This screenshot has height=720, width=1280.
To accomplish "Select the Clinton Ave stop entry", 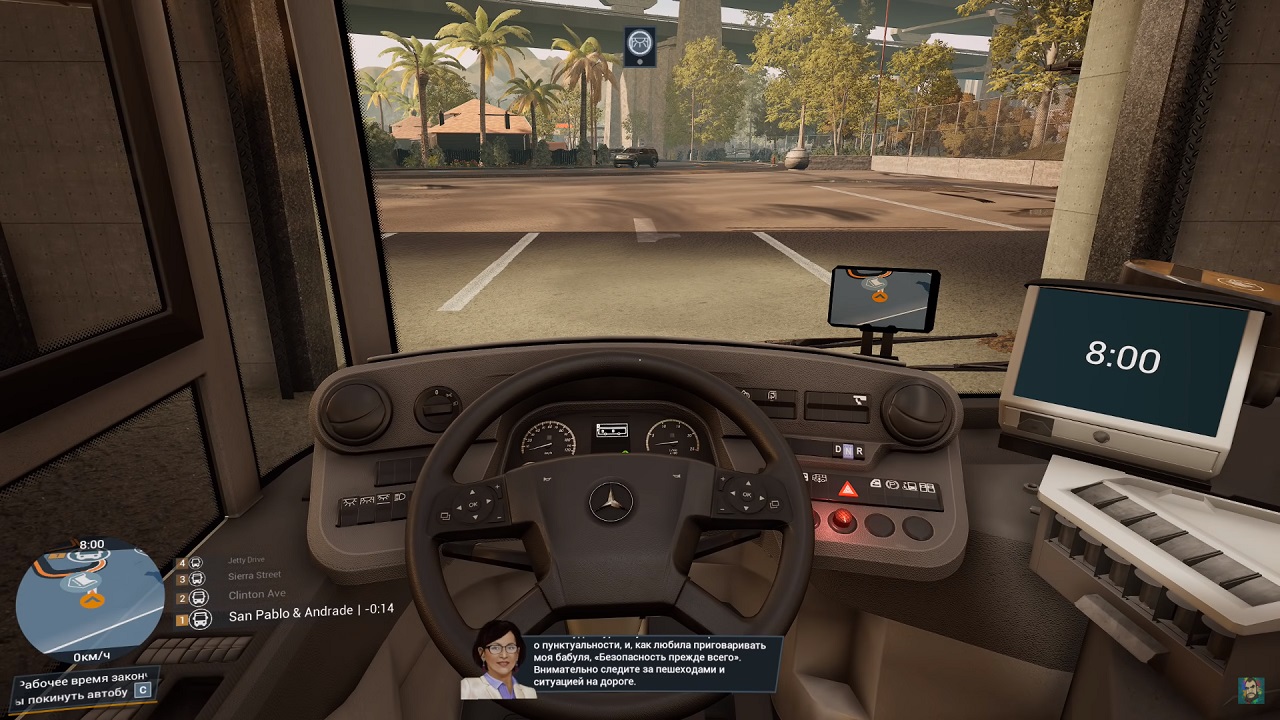I will [258, 593].
